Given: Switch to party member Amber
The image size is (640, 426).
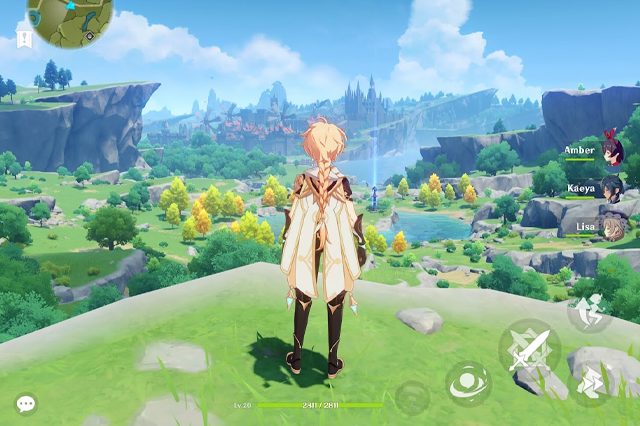Looking at the screenshot, I should point(611,150).
